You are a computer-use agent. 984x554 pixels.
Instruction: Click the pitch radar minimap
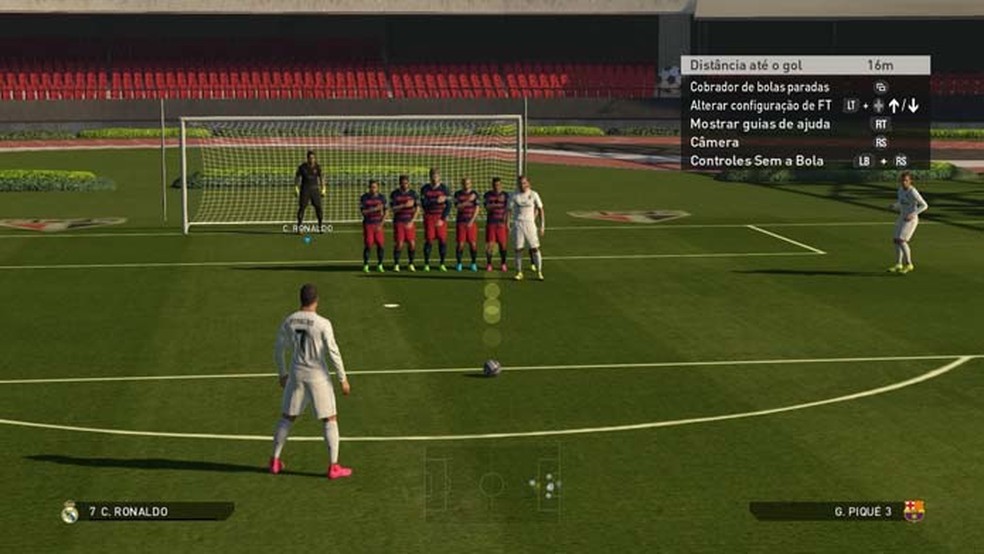[x=491, y=484]
